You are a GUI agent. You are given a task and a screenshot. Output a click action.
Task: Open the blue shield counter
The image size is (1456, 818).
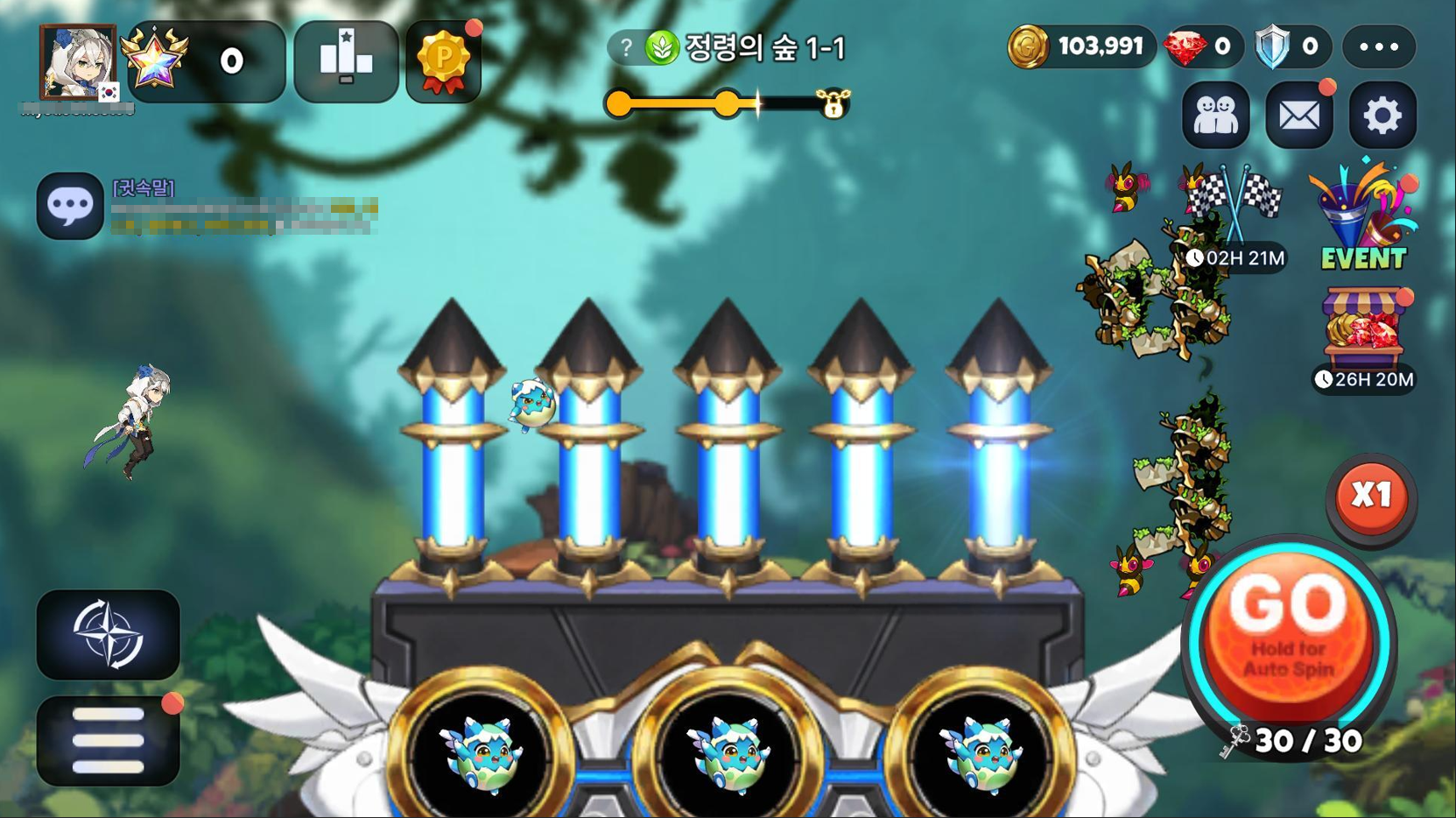(1288, 46)
